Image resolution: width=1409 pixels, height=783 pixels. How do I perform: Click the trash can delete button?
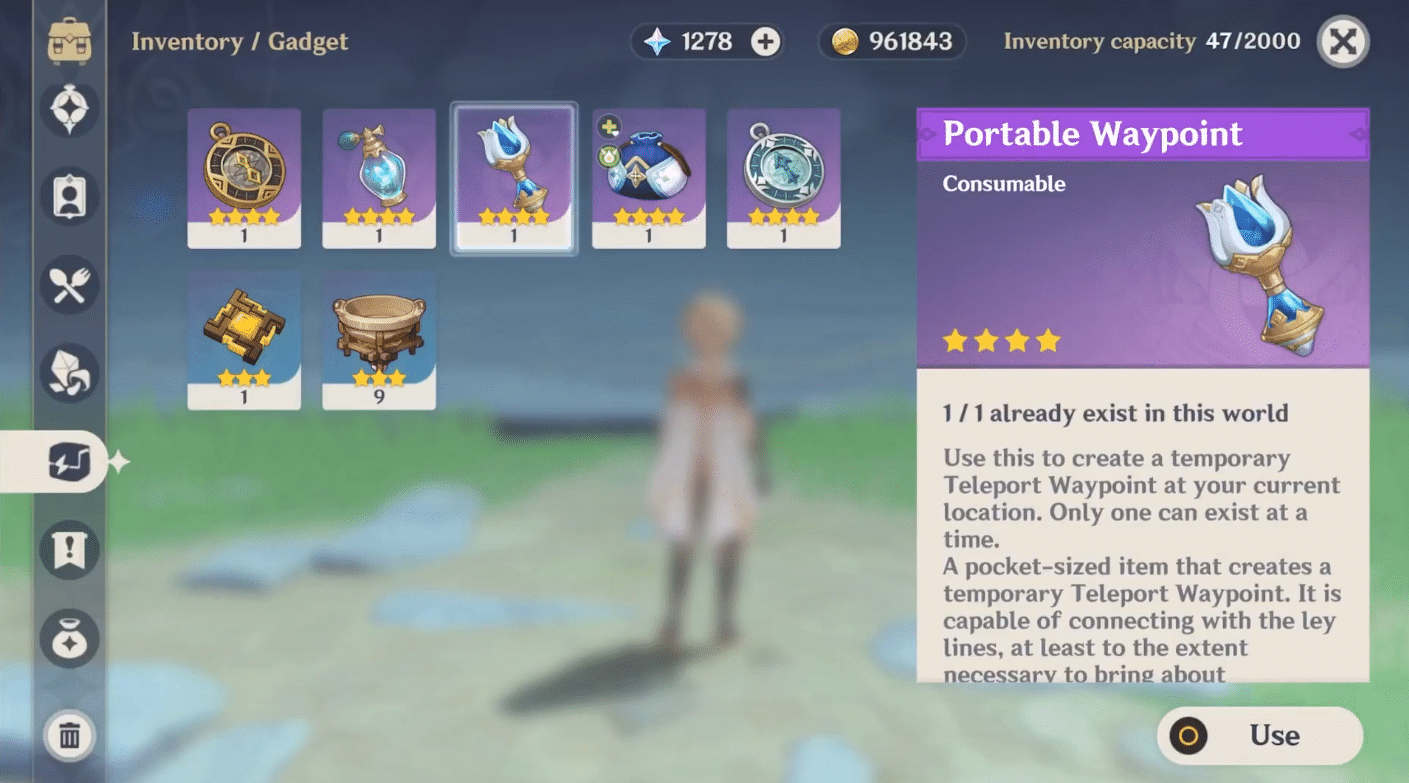(x=70, y=737)
